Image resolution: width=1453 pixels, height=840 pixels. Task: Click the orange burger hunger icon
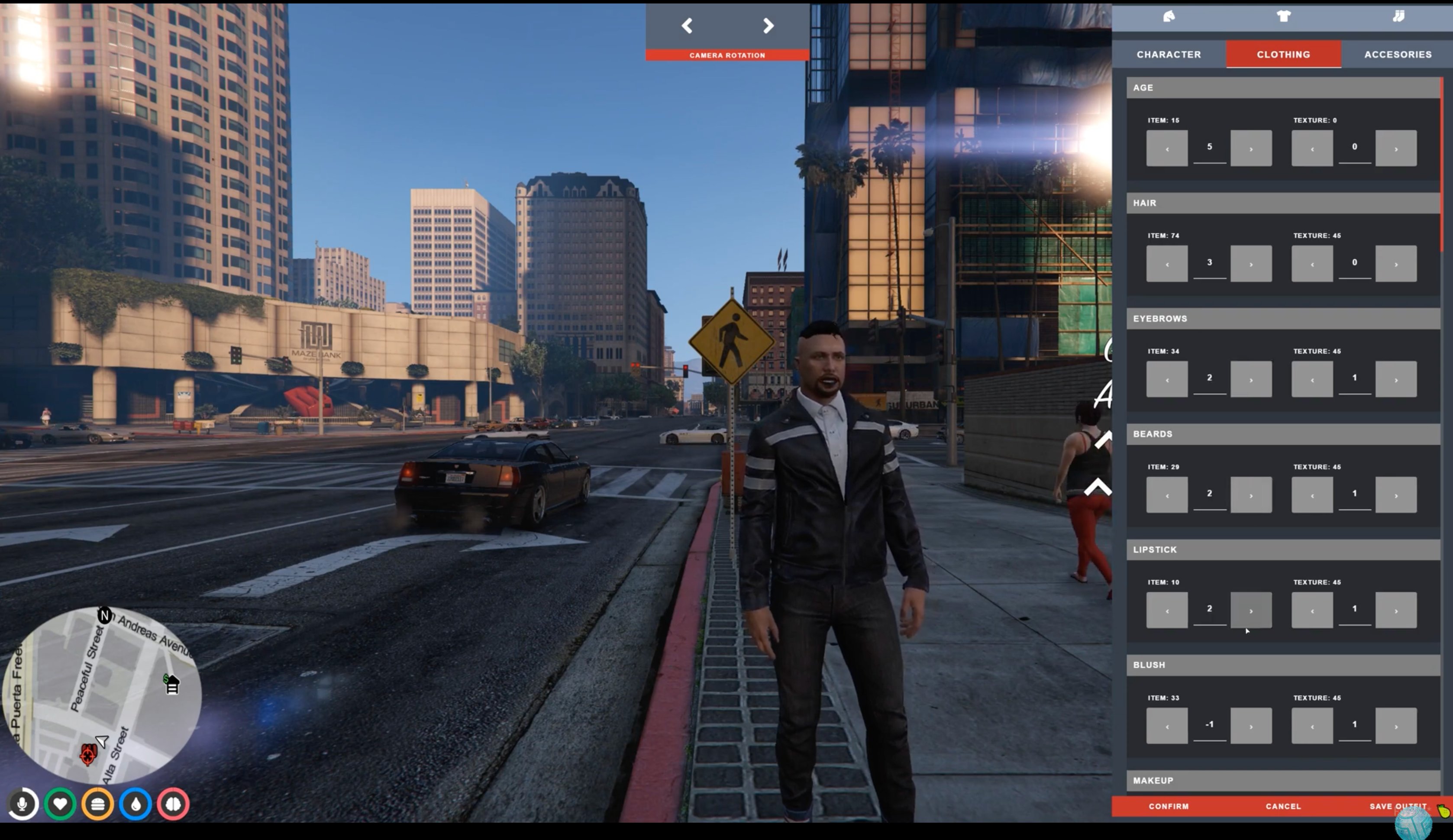97,804
